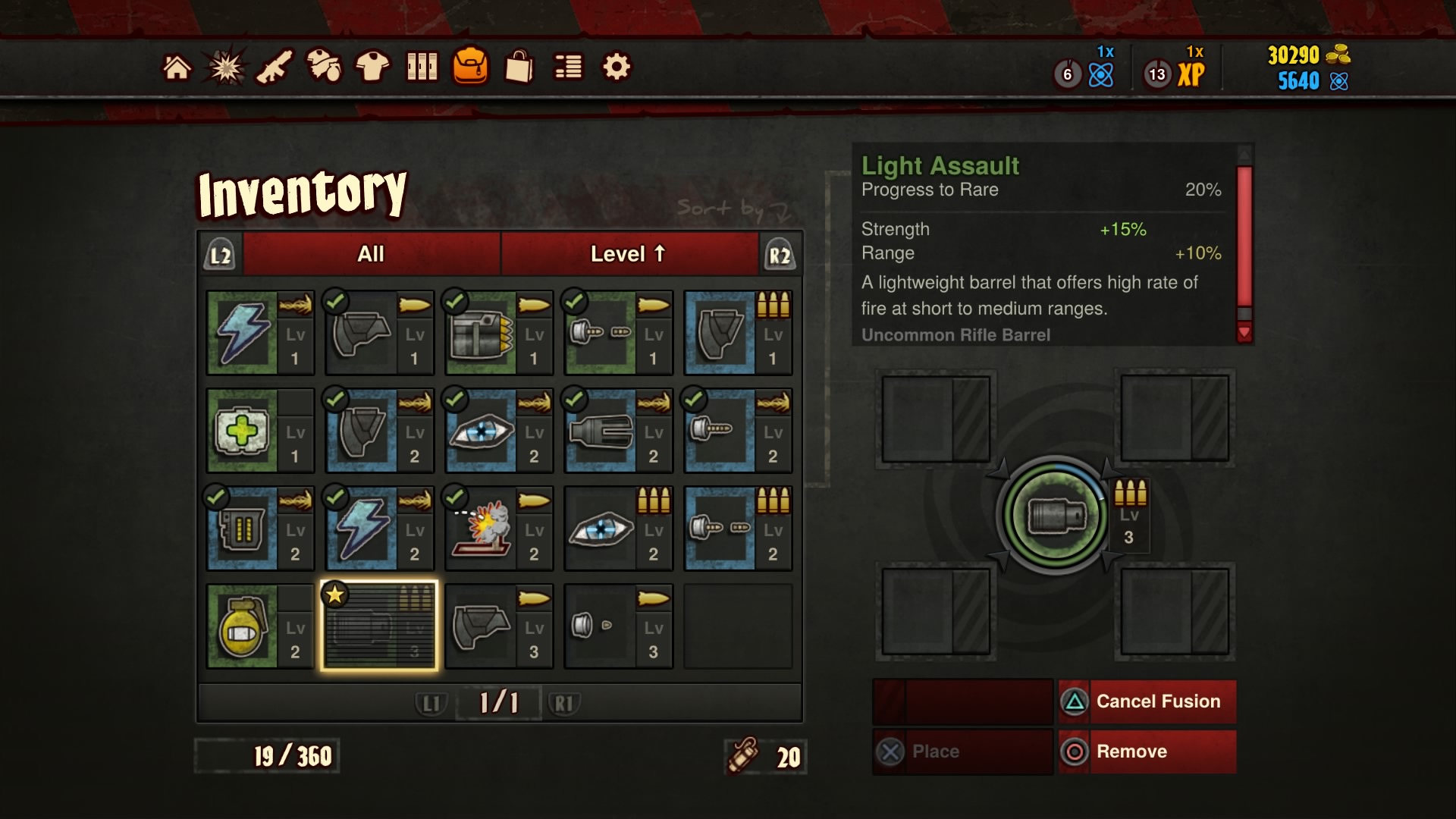The image size is (1456, 819).
Task: Switch to the All tab
Action: click(369, 253)
